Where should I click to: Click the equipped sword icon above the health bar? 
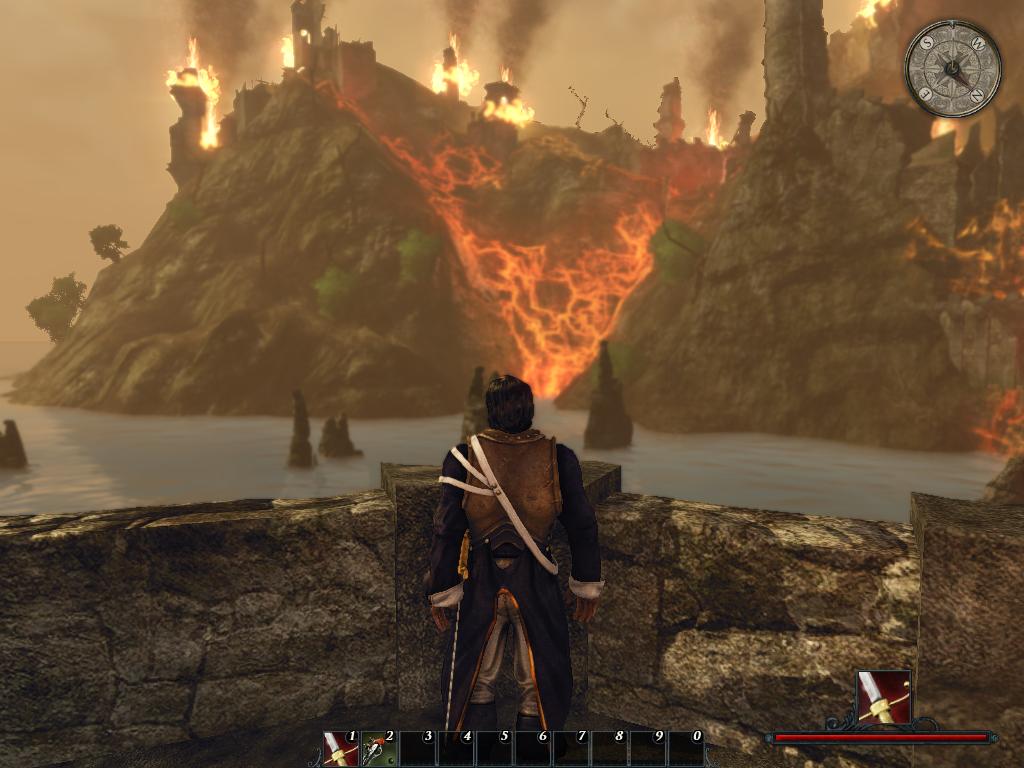(883, 697)
